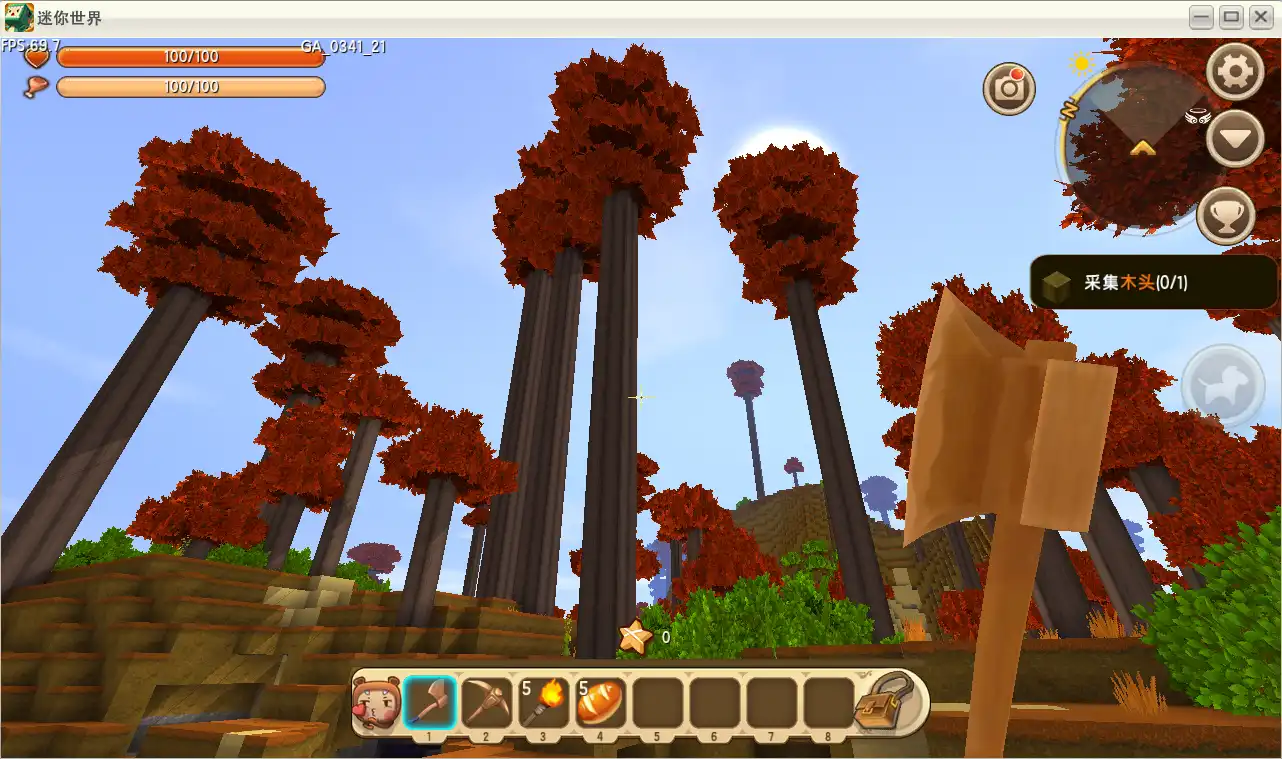Click the star experience icon
This screenshot has width=1282, height=759.
point(633,635)
